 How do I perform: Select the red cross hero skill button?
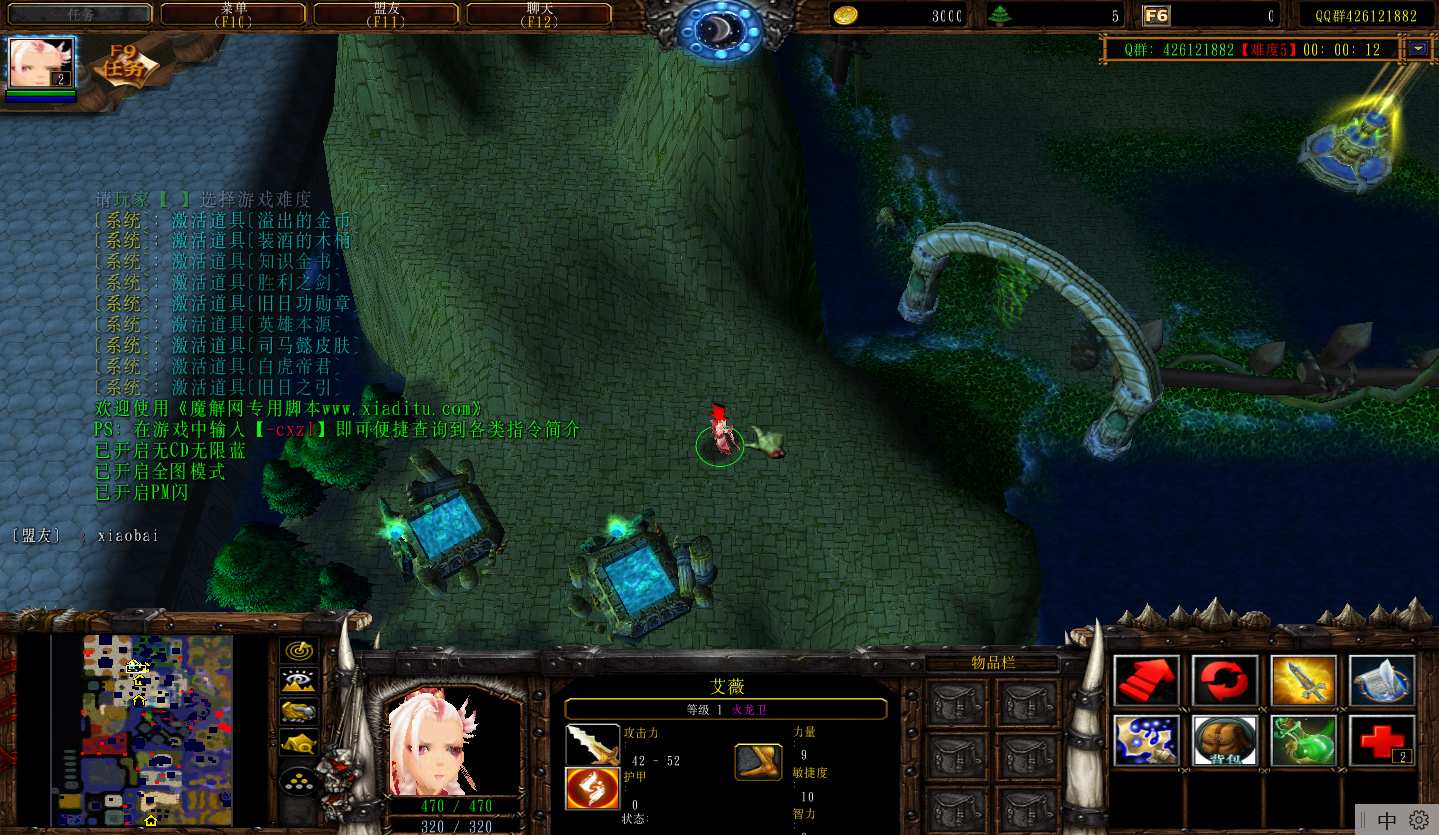tap(1381, 741)
